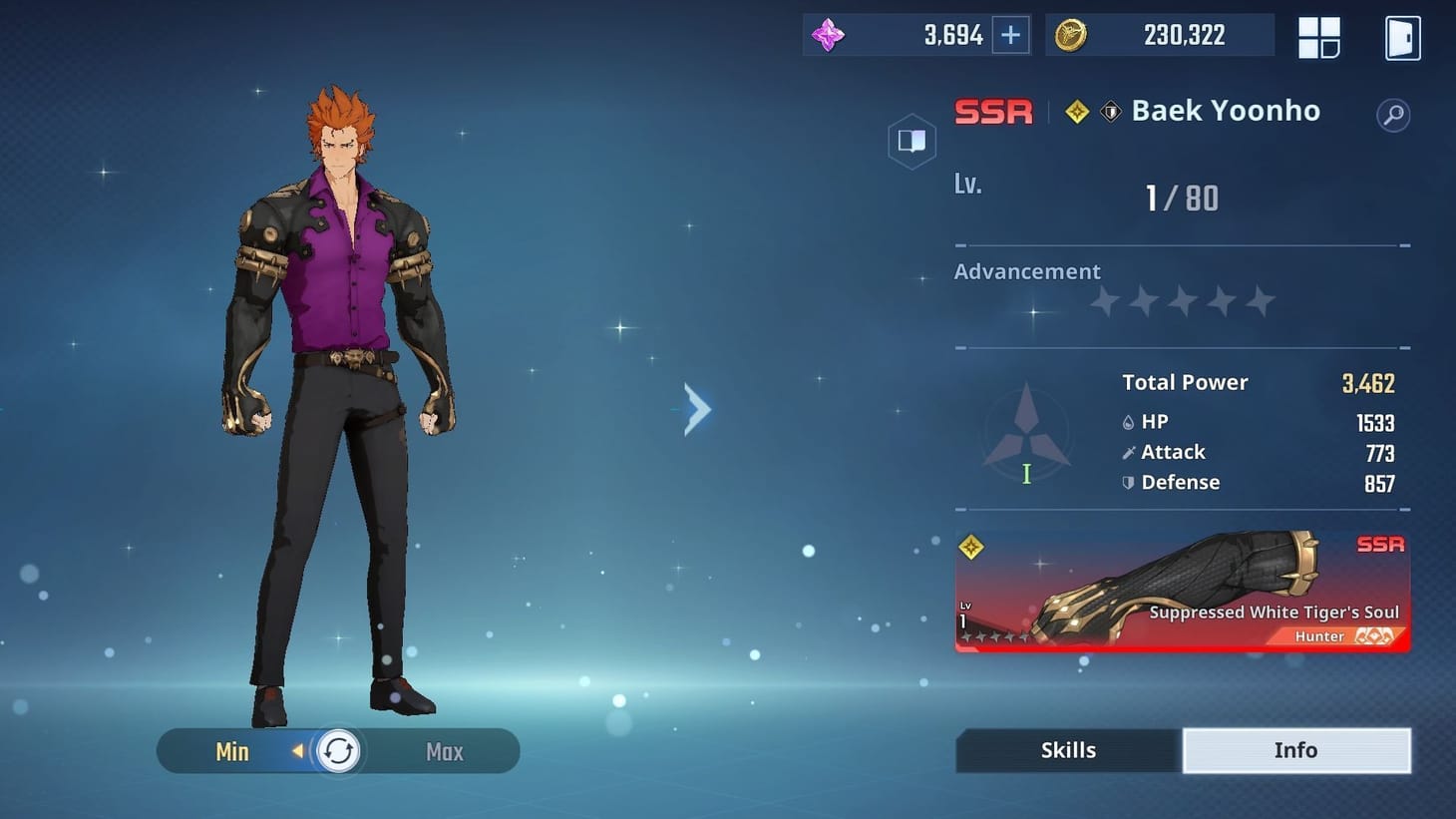1456x819 pixels.
Task: Click the left chevron near Min label
Action: [x=299, y=751]
